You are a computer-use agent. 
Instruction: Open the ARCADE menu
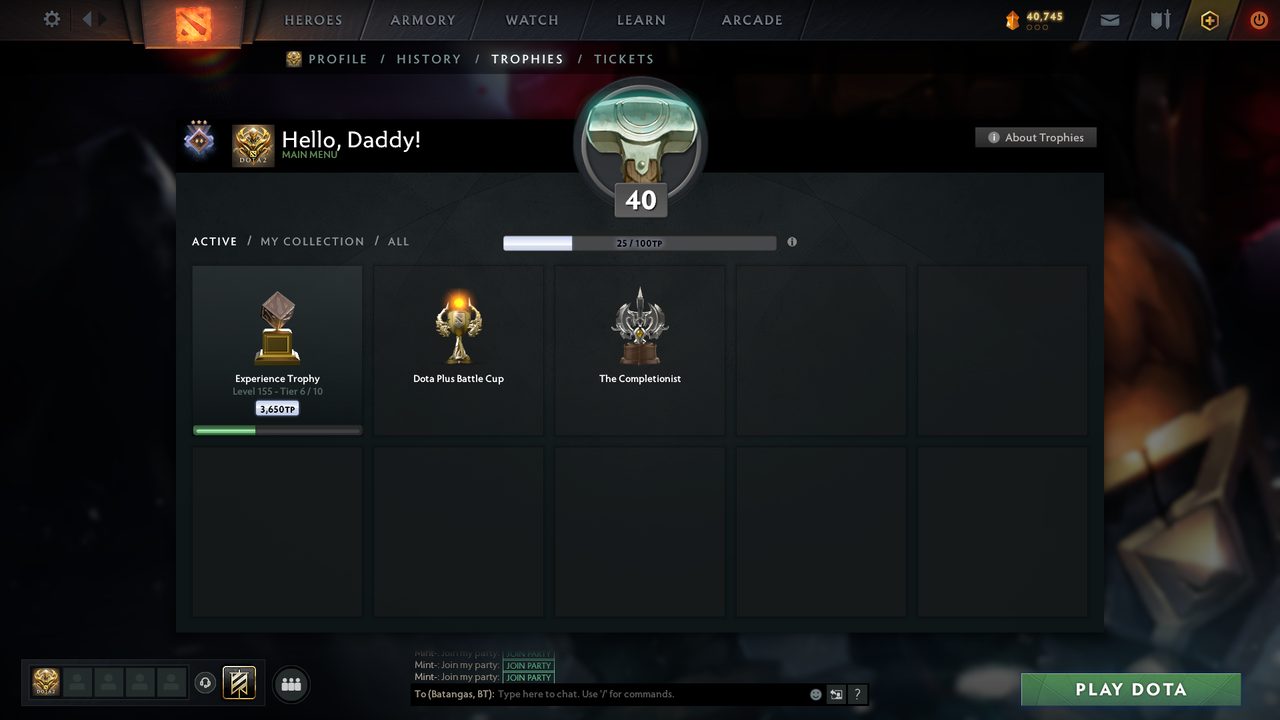pos(751,20)
